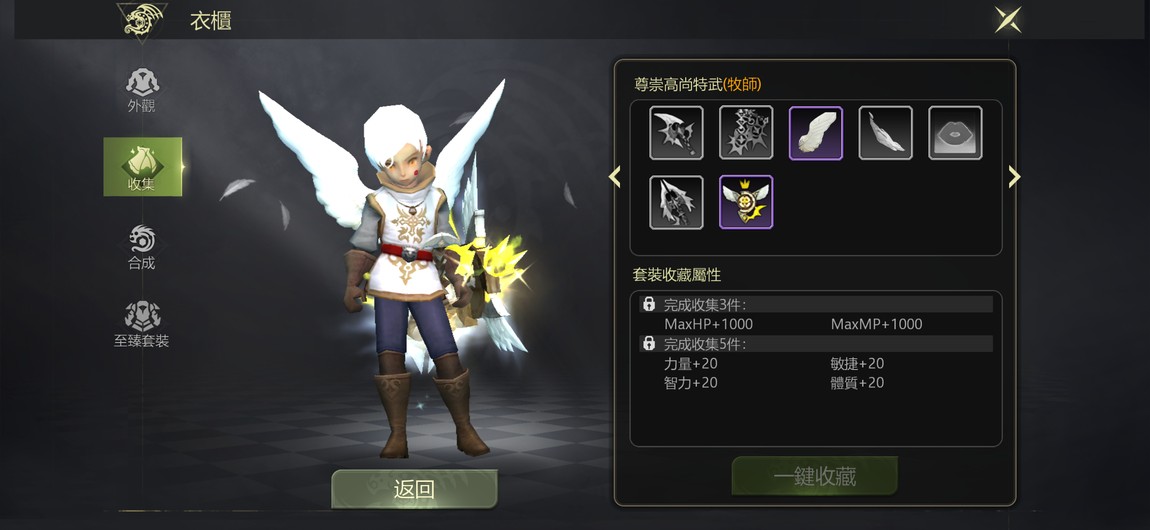The image size is (1150, 530).
Task: Go to the next collection set with right arrow
Action: pyautogui.click(x=1014, y=177)
